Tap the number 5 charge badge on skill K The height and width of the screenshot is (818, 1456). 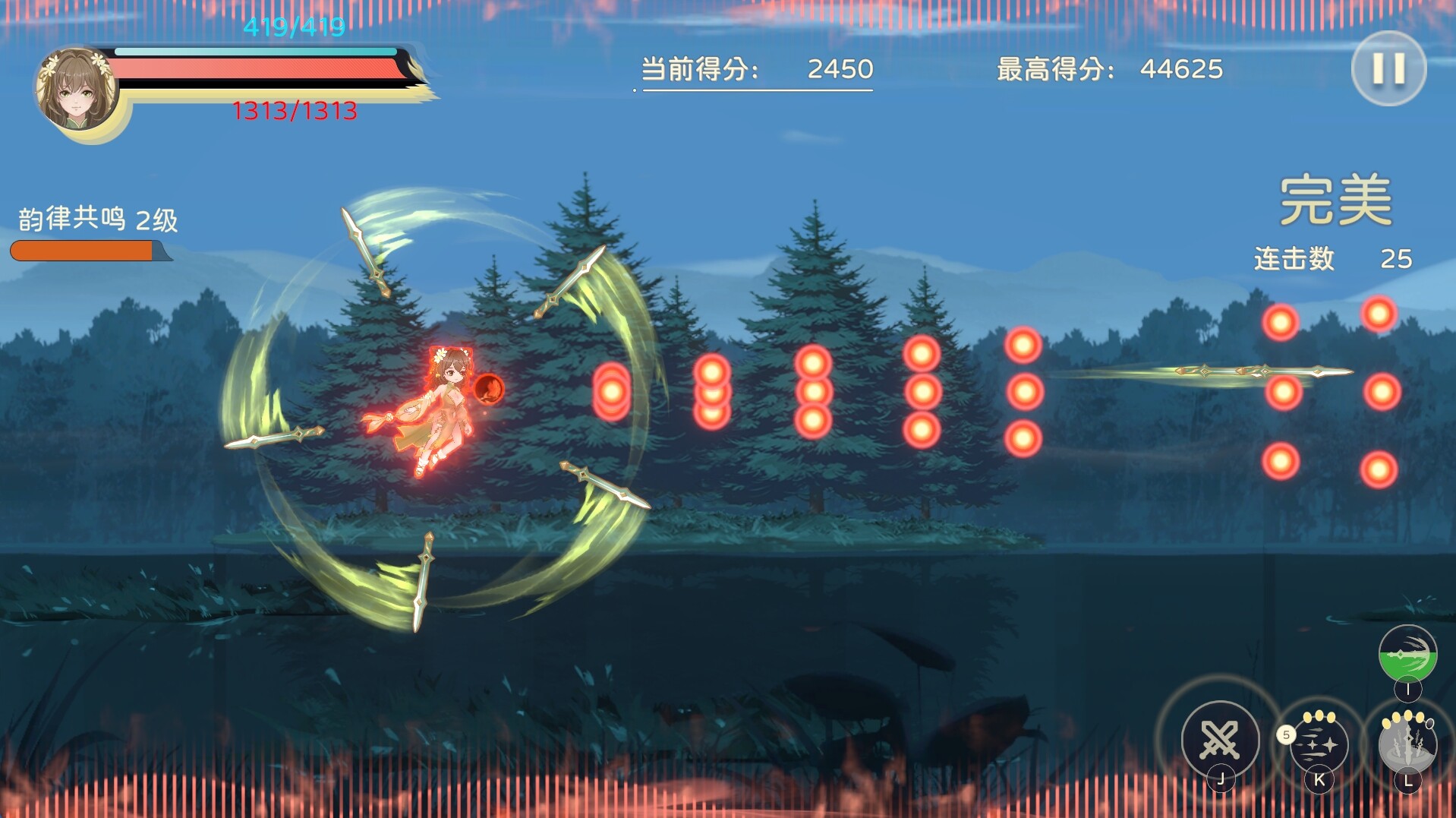pos(1286,734)
